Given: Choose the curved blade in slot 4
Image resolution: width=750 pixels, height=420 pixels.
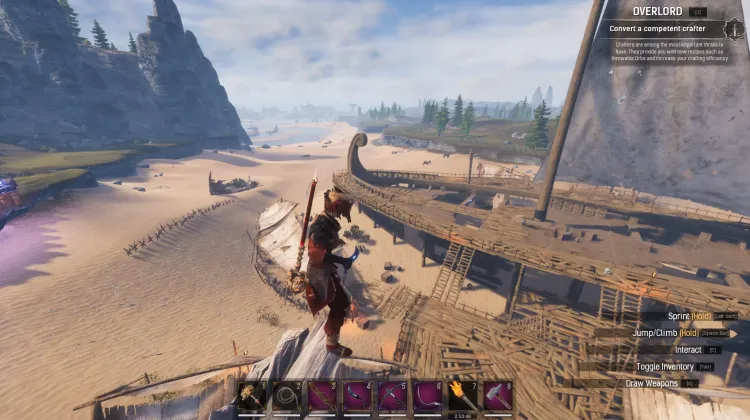Looking at the screenshot, I should pyautogui.click(x=357, y=396).
